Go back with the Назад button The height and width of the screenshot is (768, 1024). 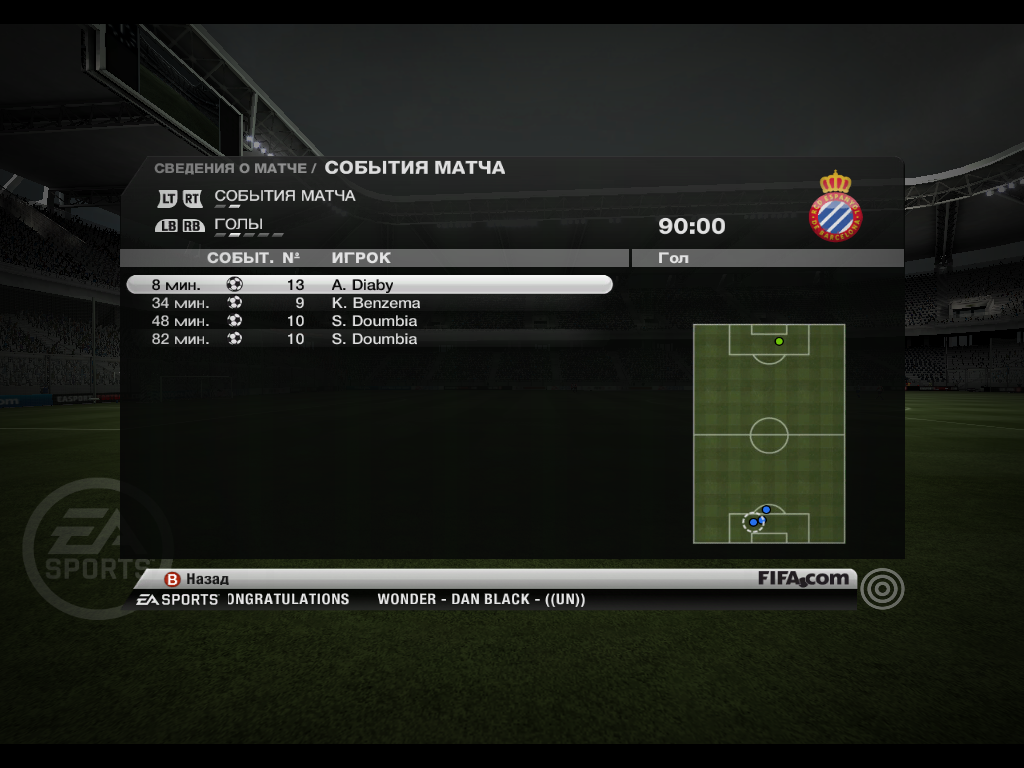tap(198, 579)
